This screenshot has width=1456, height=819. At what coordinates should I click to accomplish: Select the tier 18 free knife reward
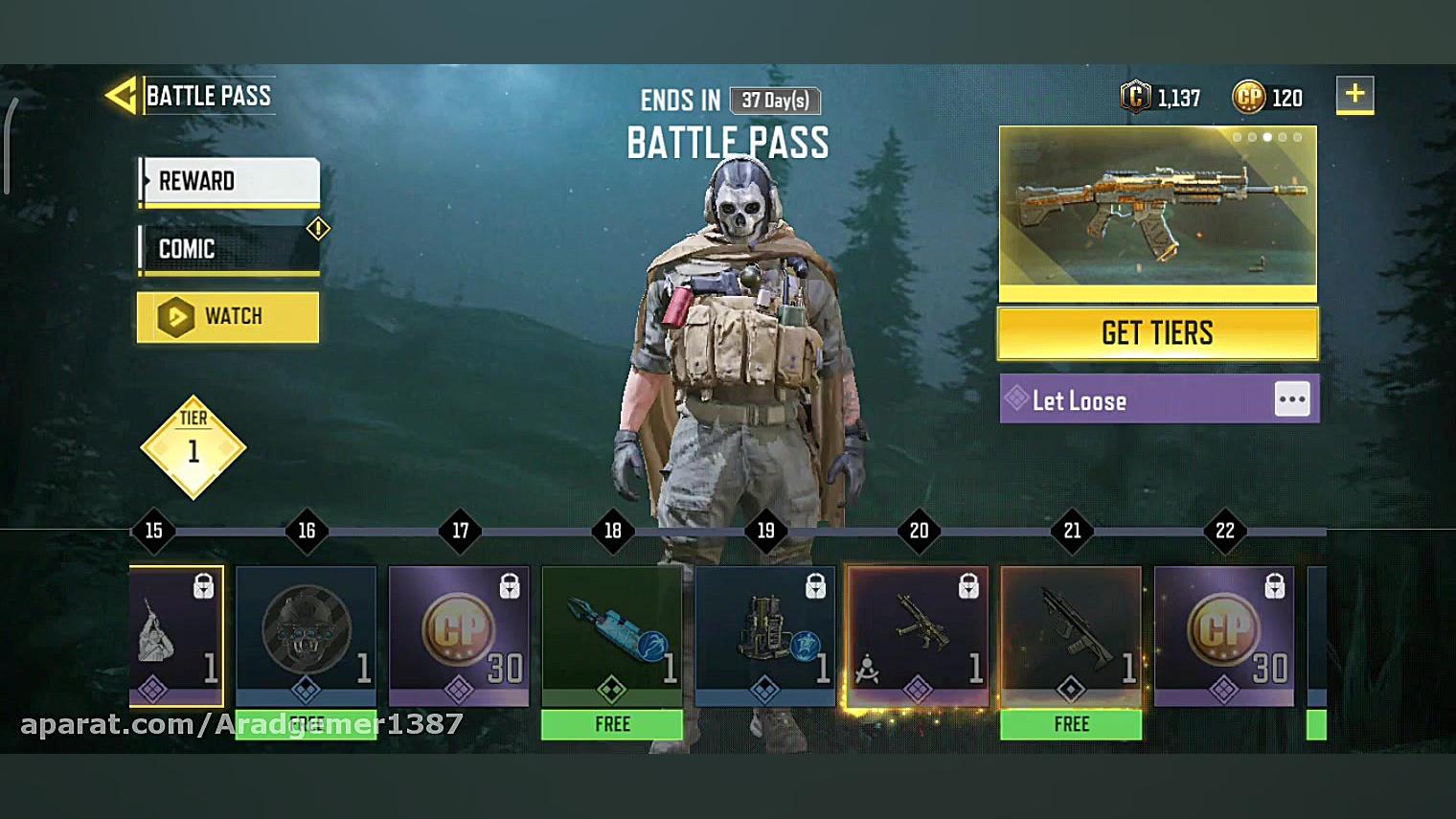tap(612, 636)
